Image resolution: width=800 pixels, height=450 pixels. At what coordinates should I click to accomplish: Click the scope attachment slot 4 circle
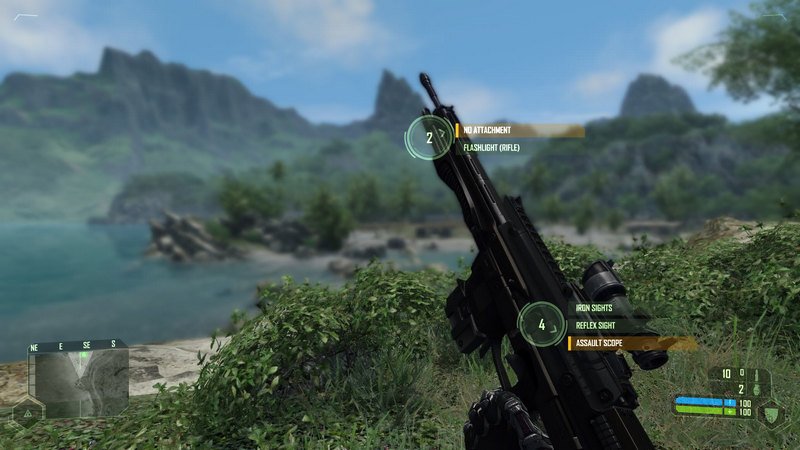[542, 324]
